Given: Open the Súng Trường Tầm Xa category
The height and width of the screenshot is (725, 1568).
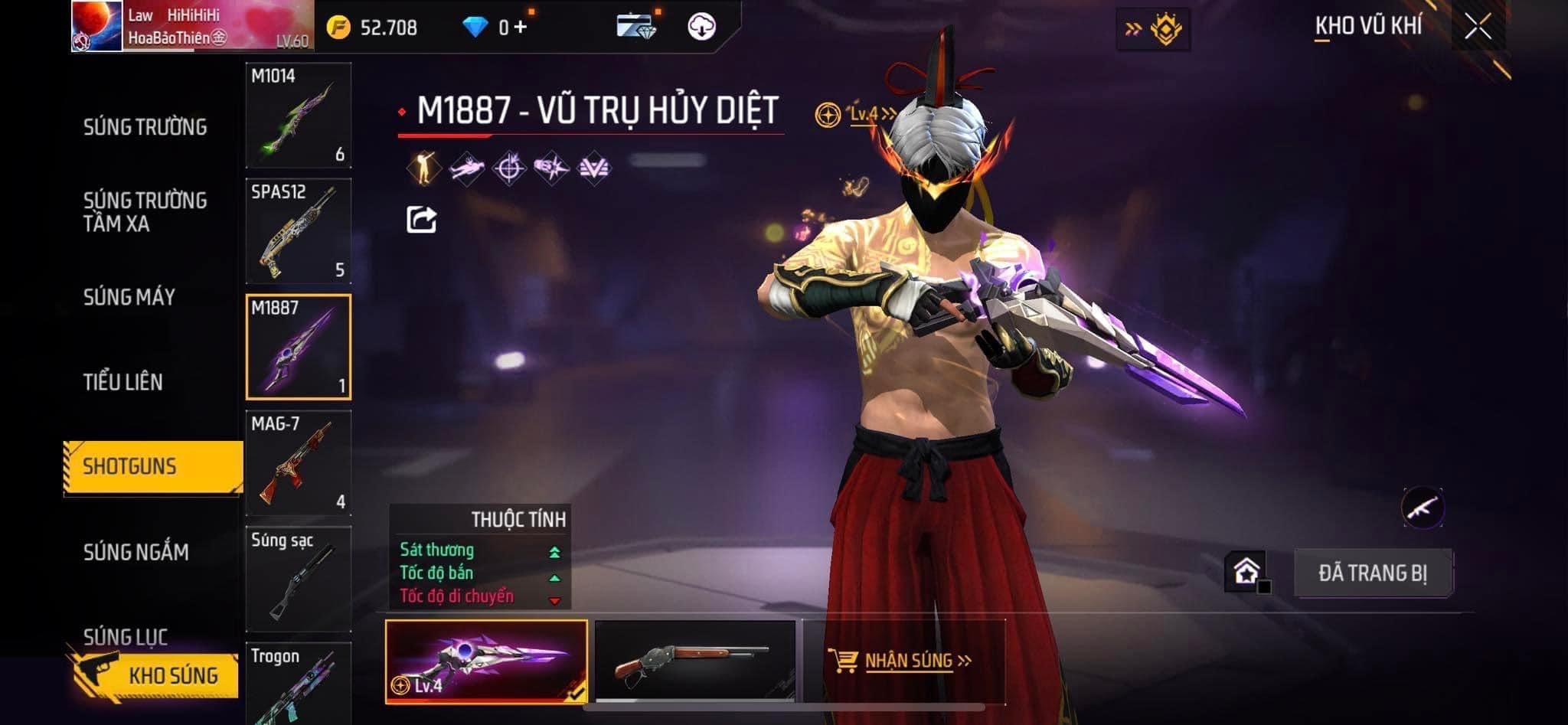Looking at the screenshot, I should pos(145,212).
